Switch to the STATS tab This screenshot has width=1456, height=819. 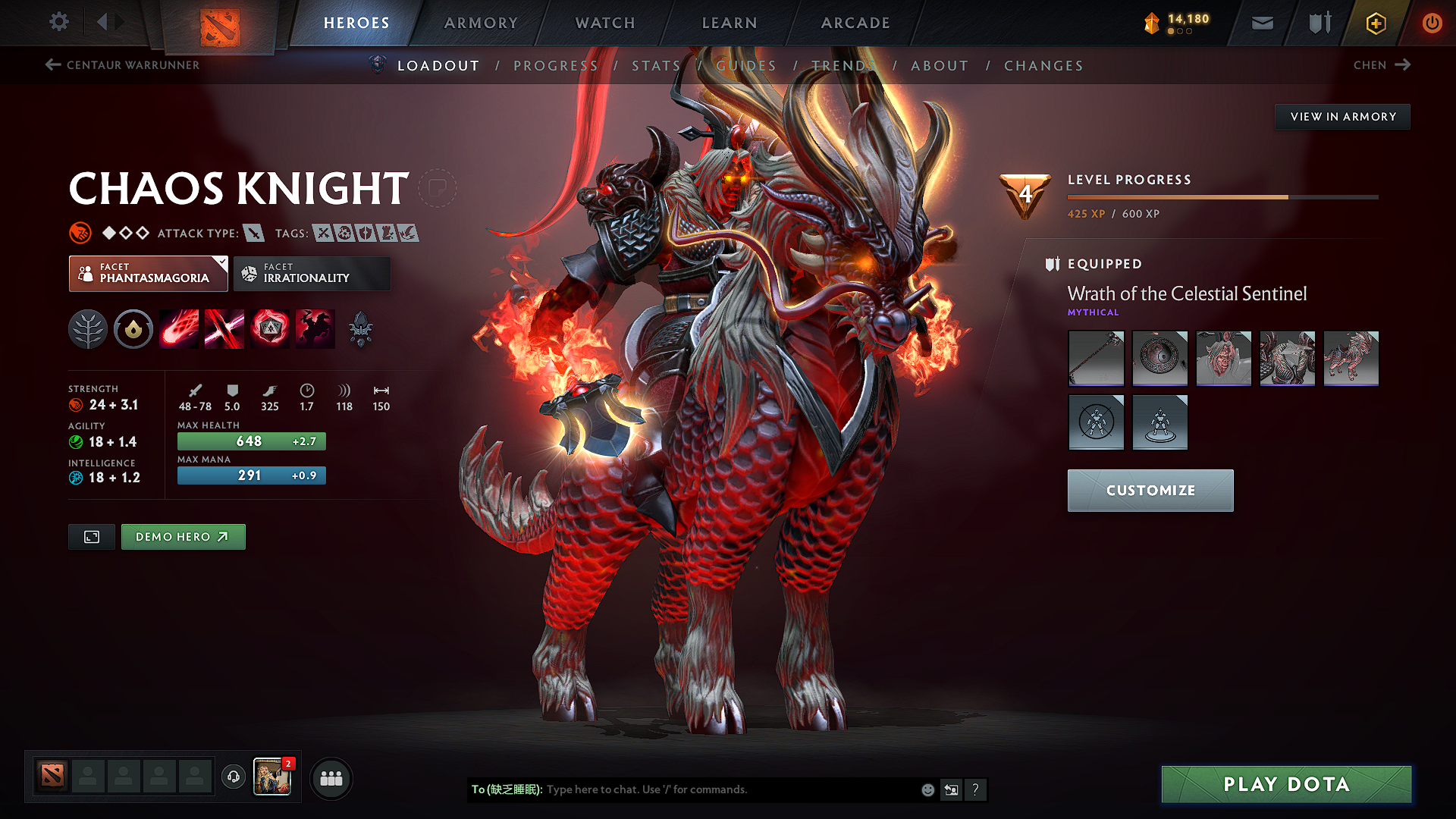tap(656, 65)
